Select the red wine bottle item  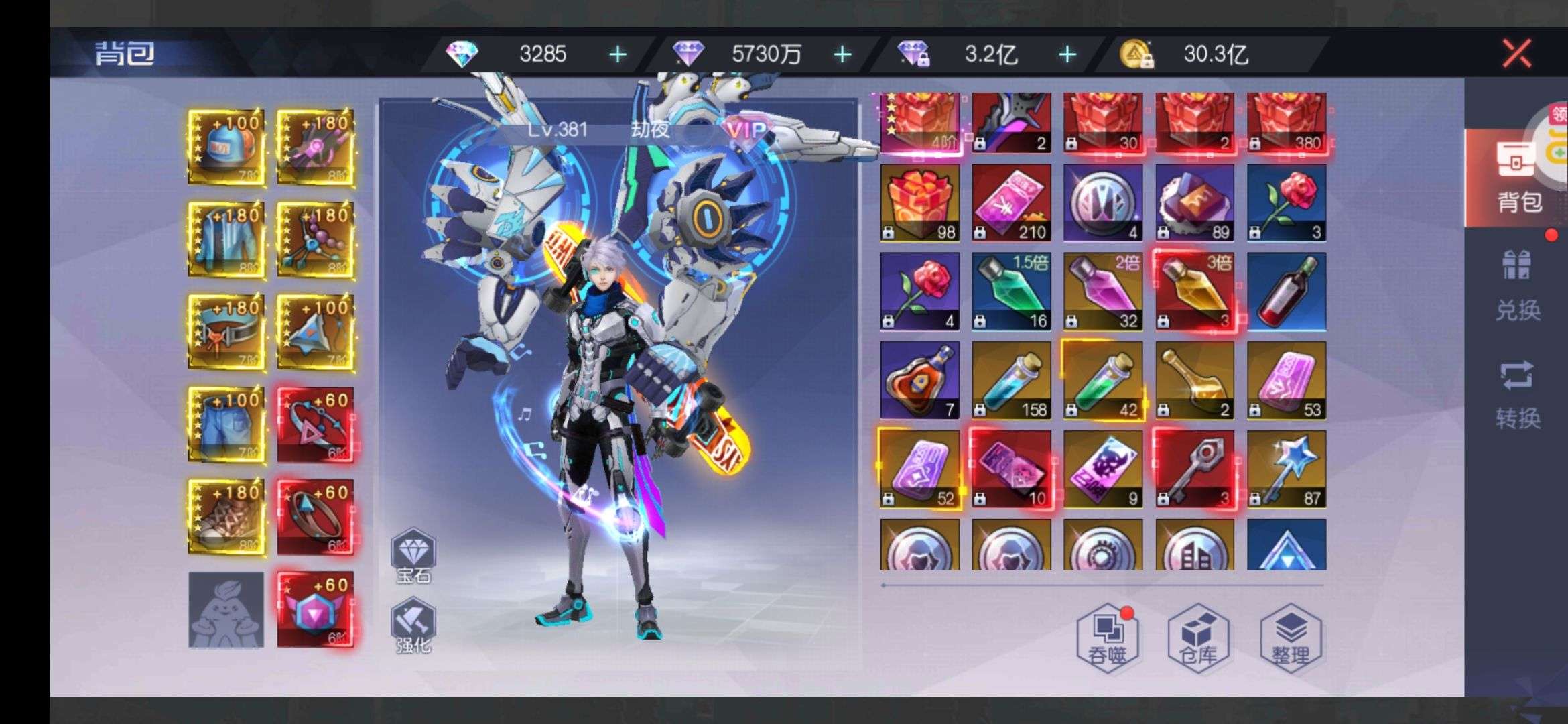pyautogui.click(x=1287, y=292)
